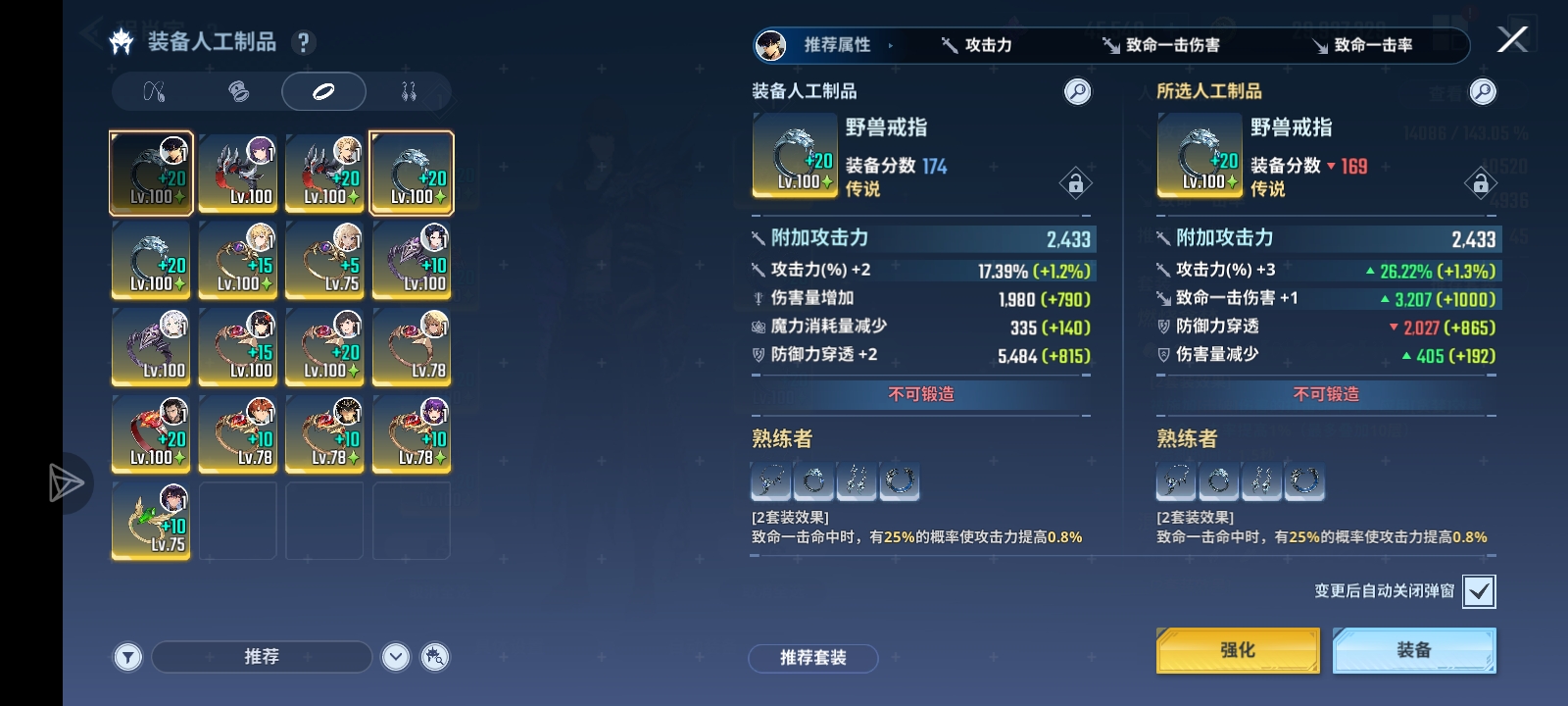Switch to the necklace category icon
1568x706 pixels.
tap(153, 91)
